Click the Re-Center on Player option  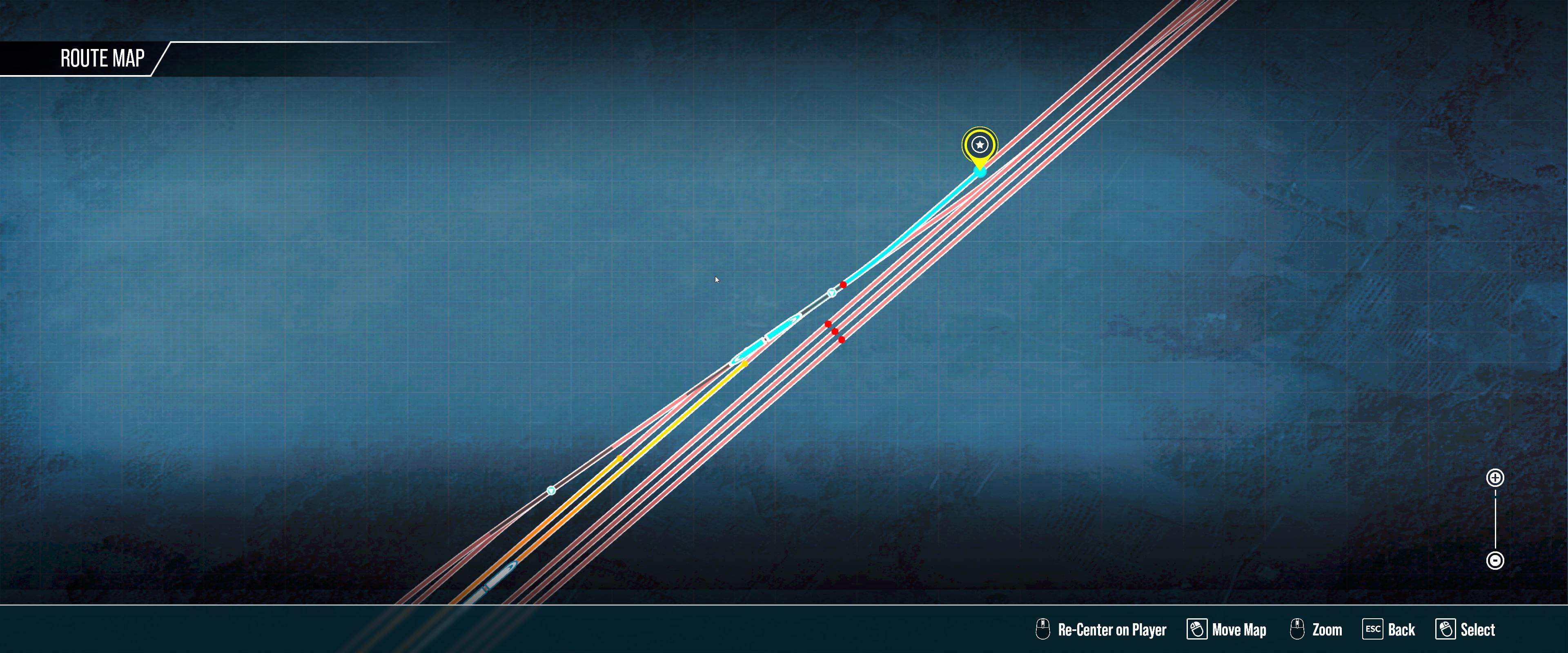[x=1101, y=629]
